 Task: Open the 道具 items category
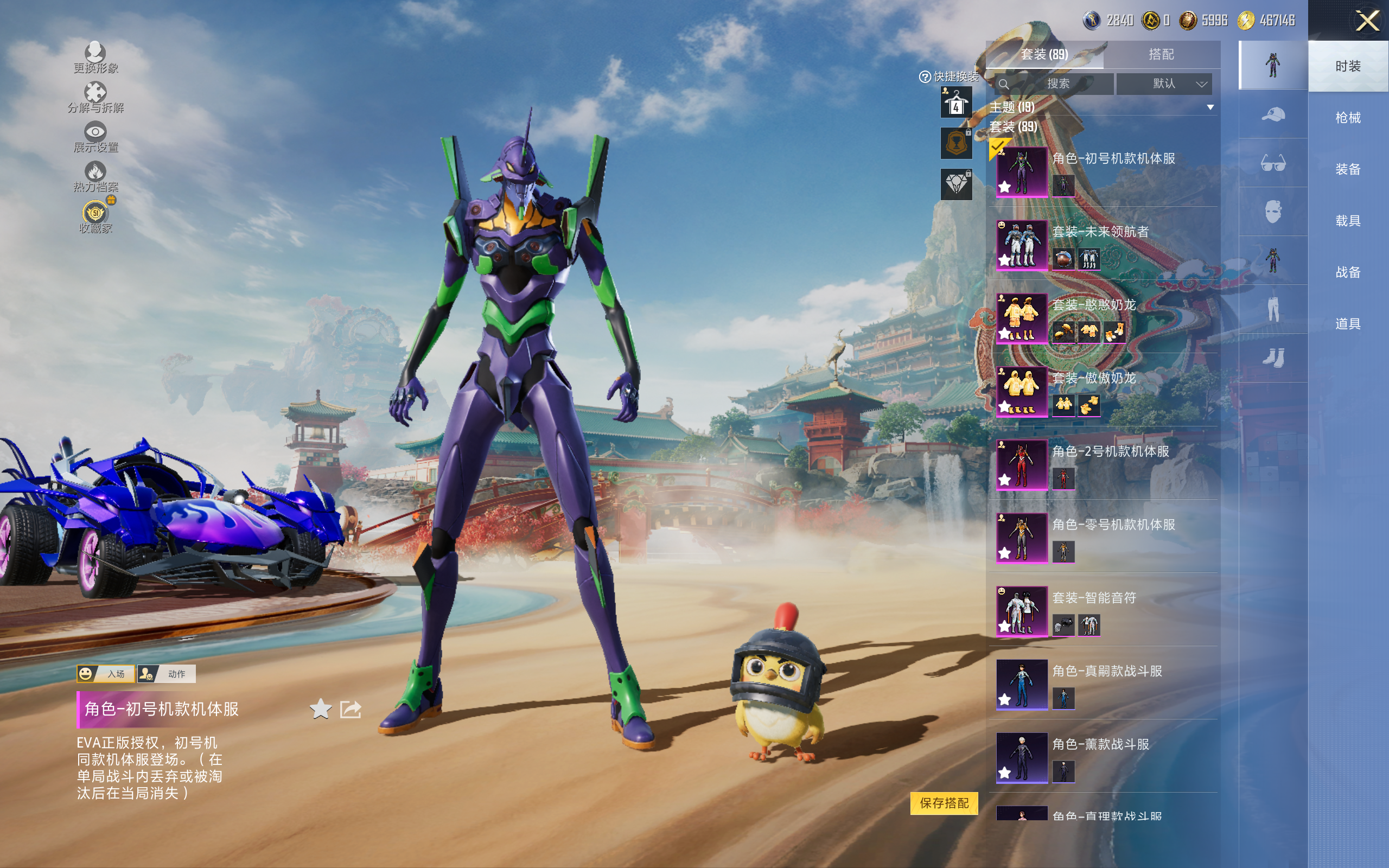1347,324
